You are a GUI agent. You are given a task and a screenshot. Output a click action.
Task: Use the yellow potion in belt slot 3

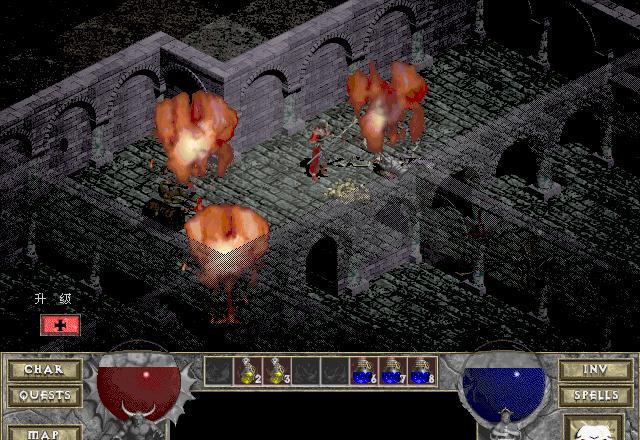277,371
